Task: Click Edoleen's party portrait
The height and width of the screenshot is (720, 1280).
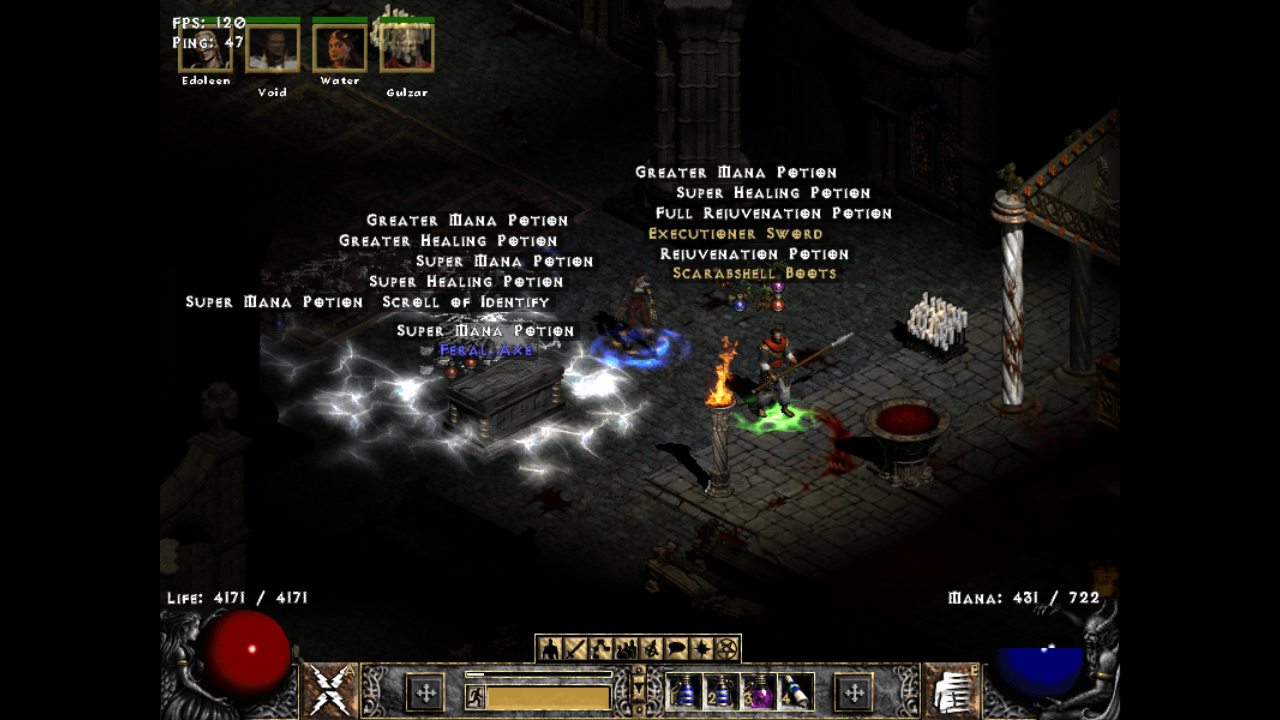Action: pos(207,50)
